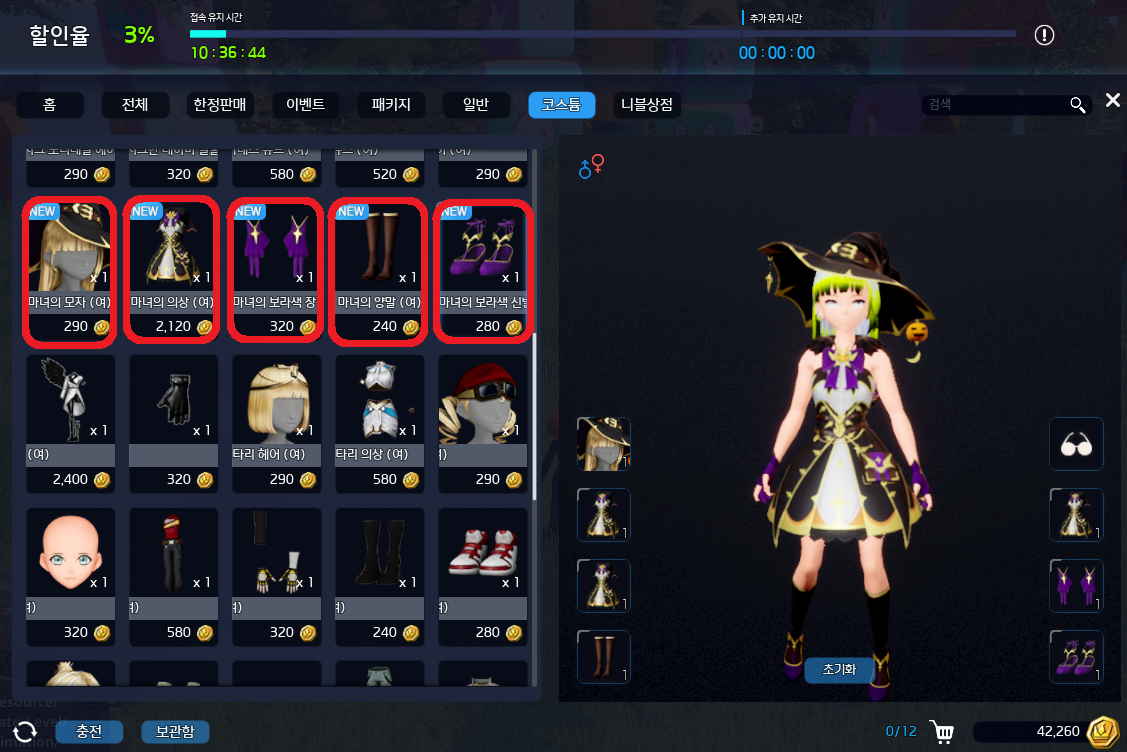Select the 마녀의 양말 brown socks item
The width and height of the screenshot is (1127, 752).
(x=378, y=271)
